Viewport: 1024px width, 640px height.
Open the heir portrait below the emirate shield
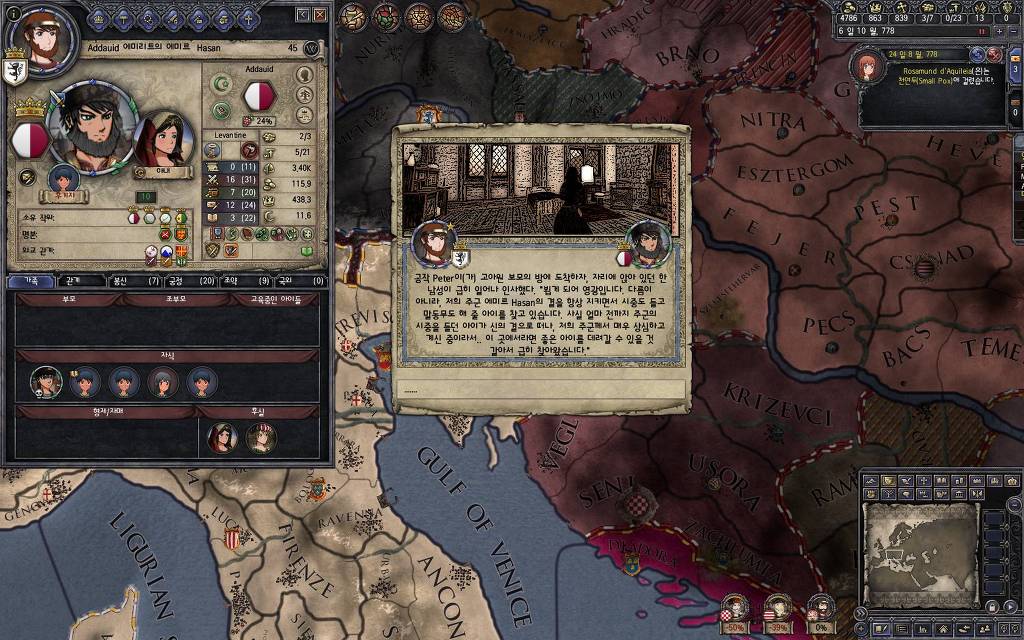pos(64,178)
